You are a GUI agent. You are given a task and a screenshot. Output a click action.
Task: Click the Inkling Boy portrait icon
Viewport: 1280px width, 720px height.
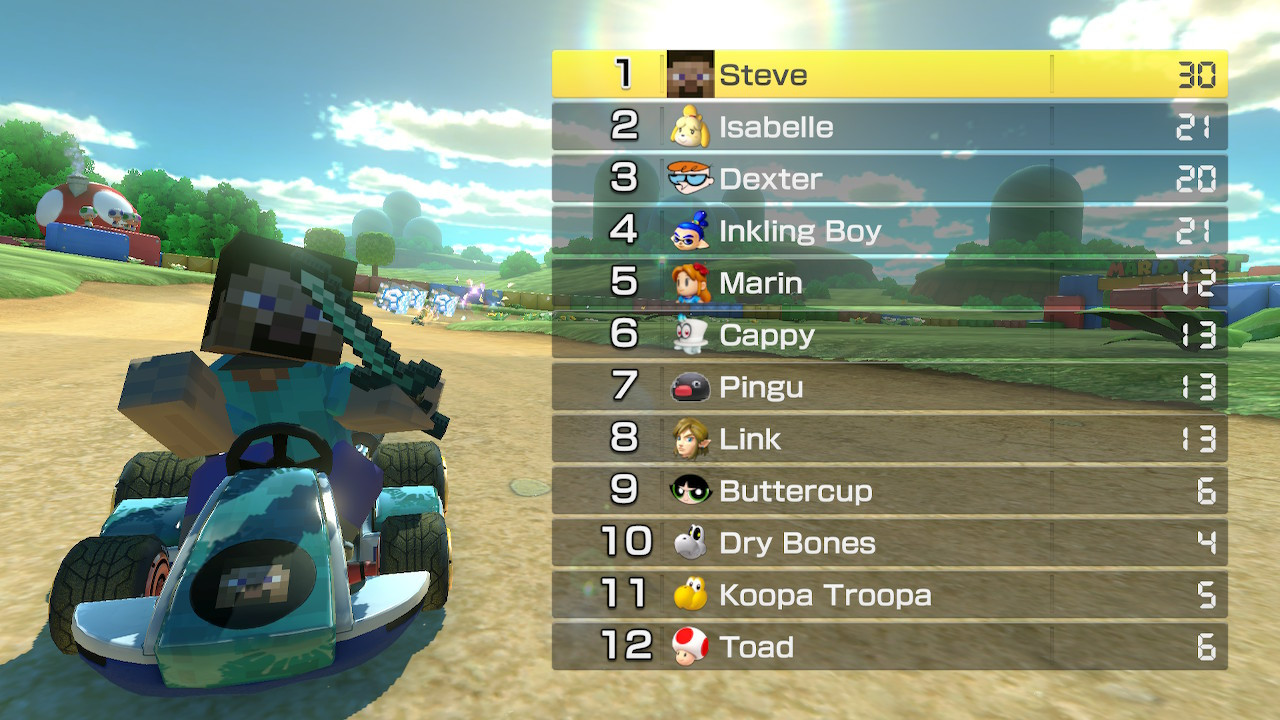tap(691, 230)
